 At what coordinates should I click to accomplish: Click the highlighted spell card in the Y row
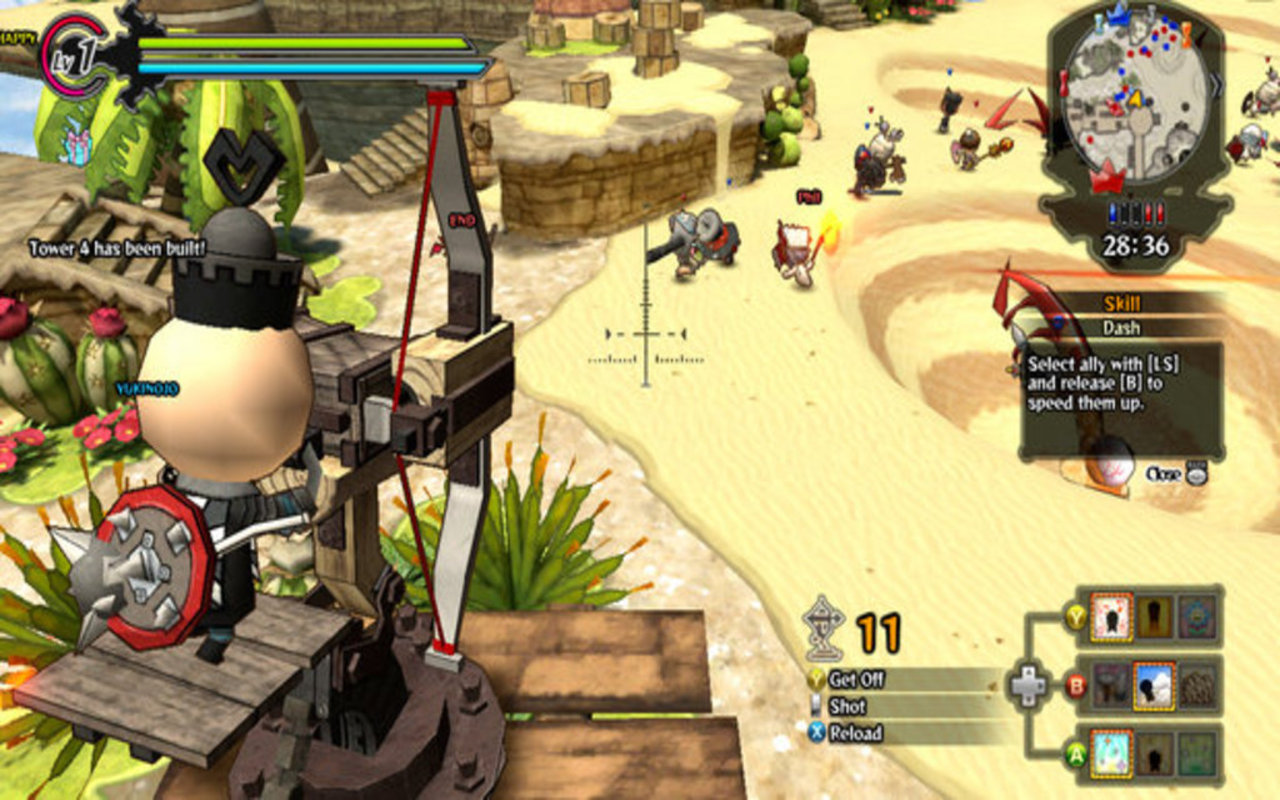click(x=1111, y=617)
